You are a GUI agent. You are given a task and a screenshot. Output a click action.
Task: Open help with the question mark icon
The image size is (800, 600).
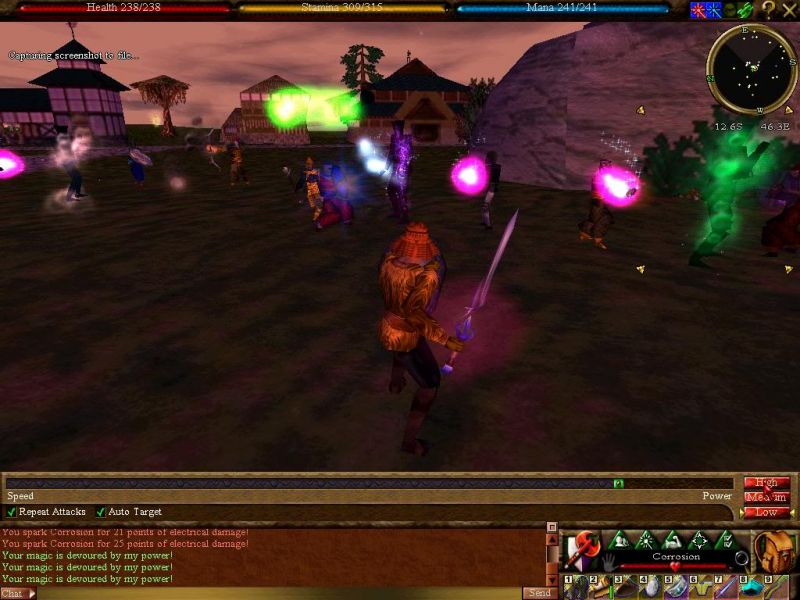768,10
